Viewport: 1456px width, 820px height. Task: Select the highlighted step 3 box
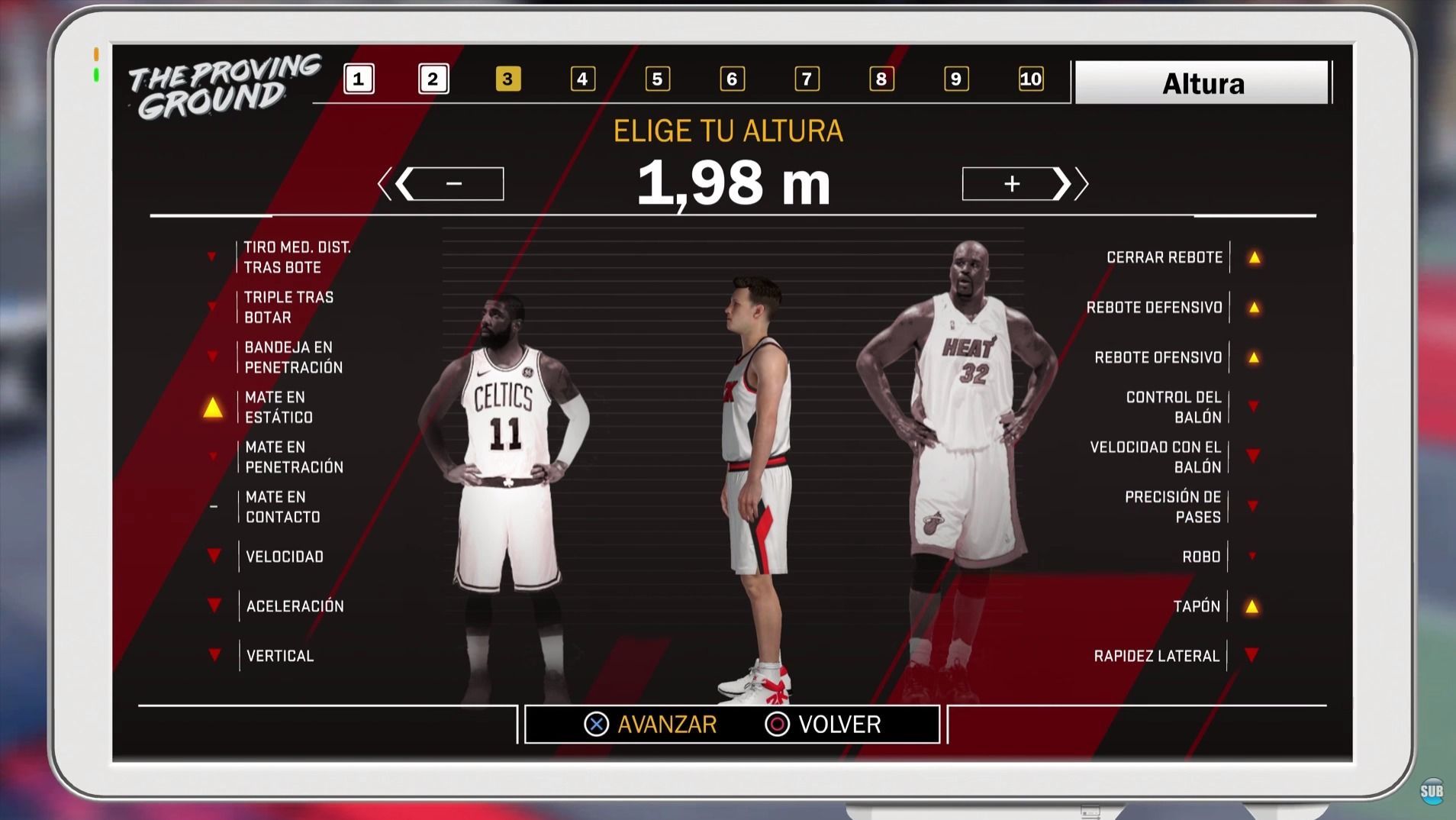pos(507,79)
